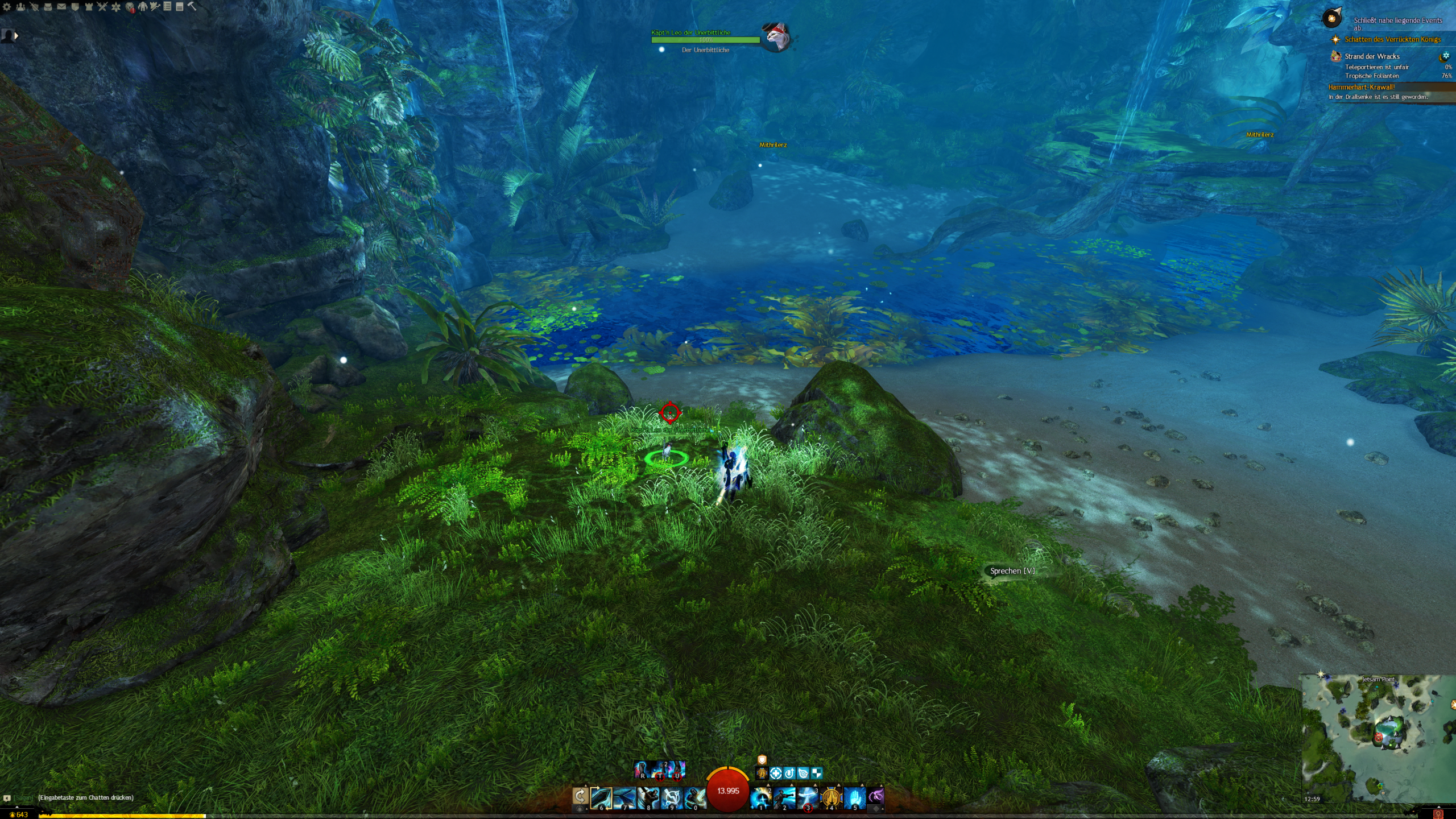Viewport: 1456px width, 819px height.
Task: Use the sword-swing skill in slot 8
Action: tap(648, 797)
